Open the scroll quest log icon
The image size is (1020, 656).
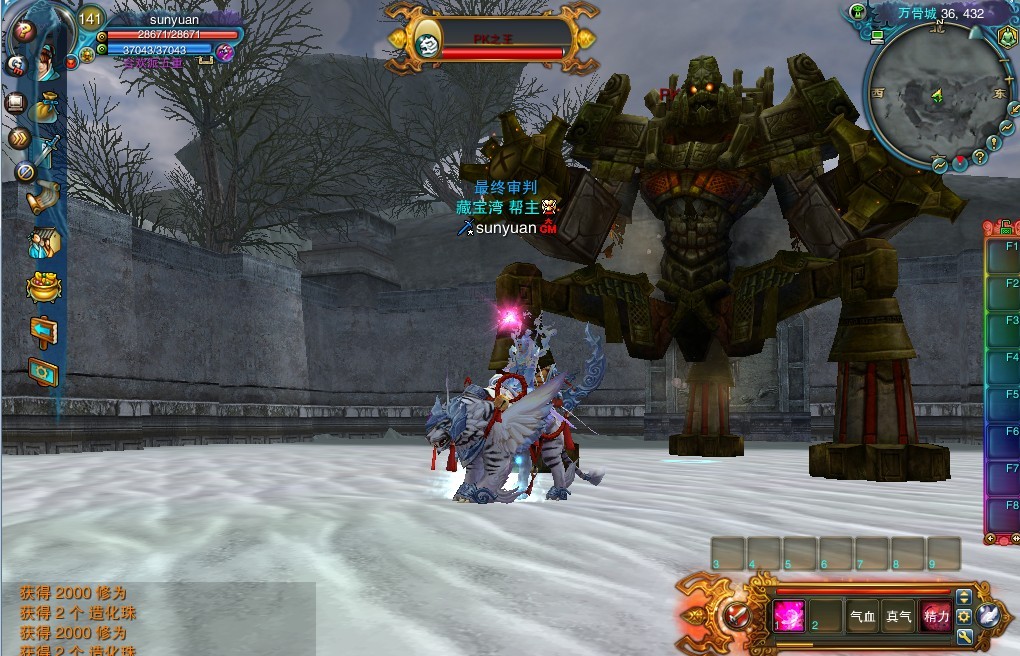tap(44, 196)
